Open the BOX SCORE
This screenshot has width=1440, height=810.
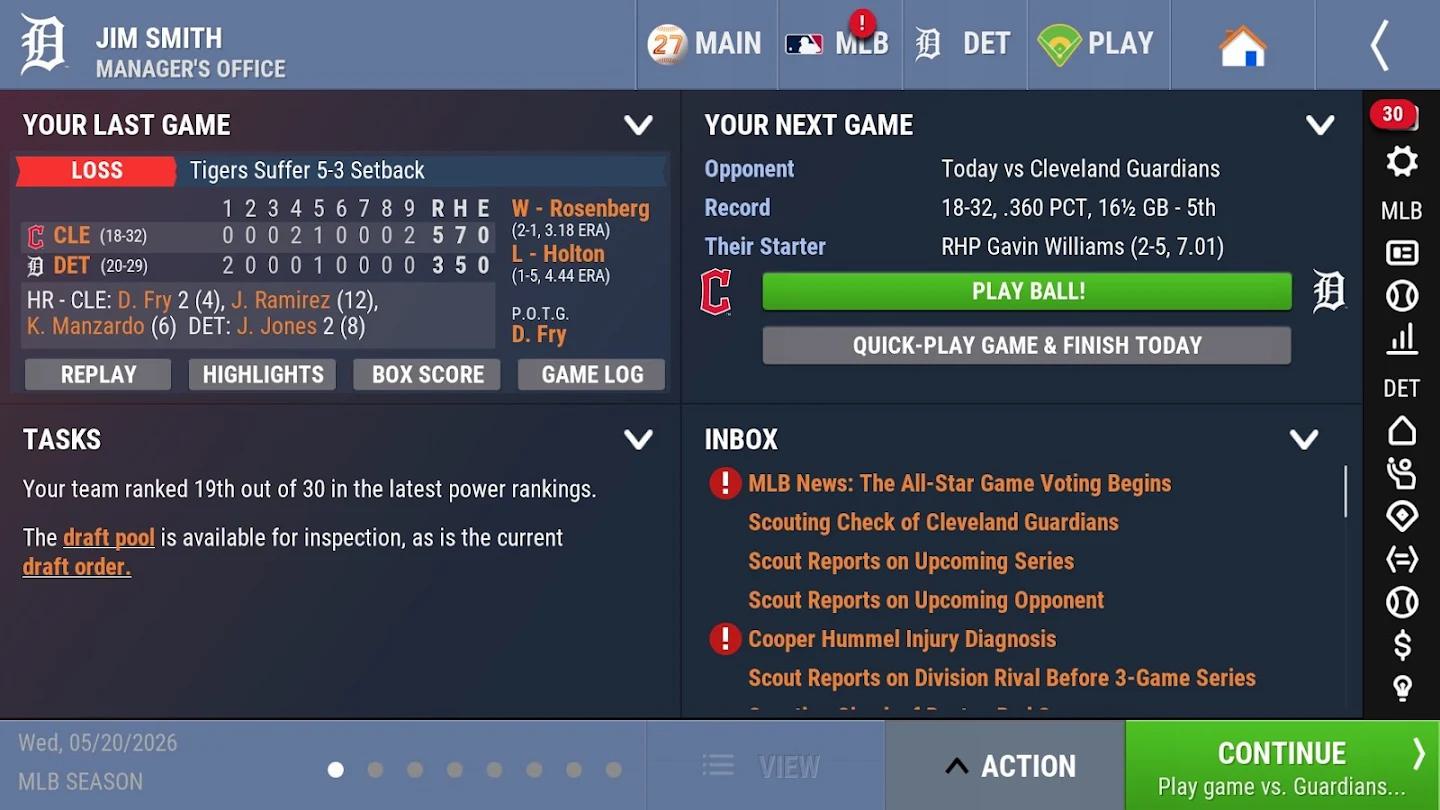pos(427,375)
